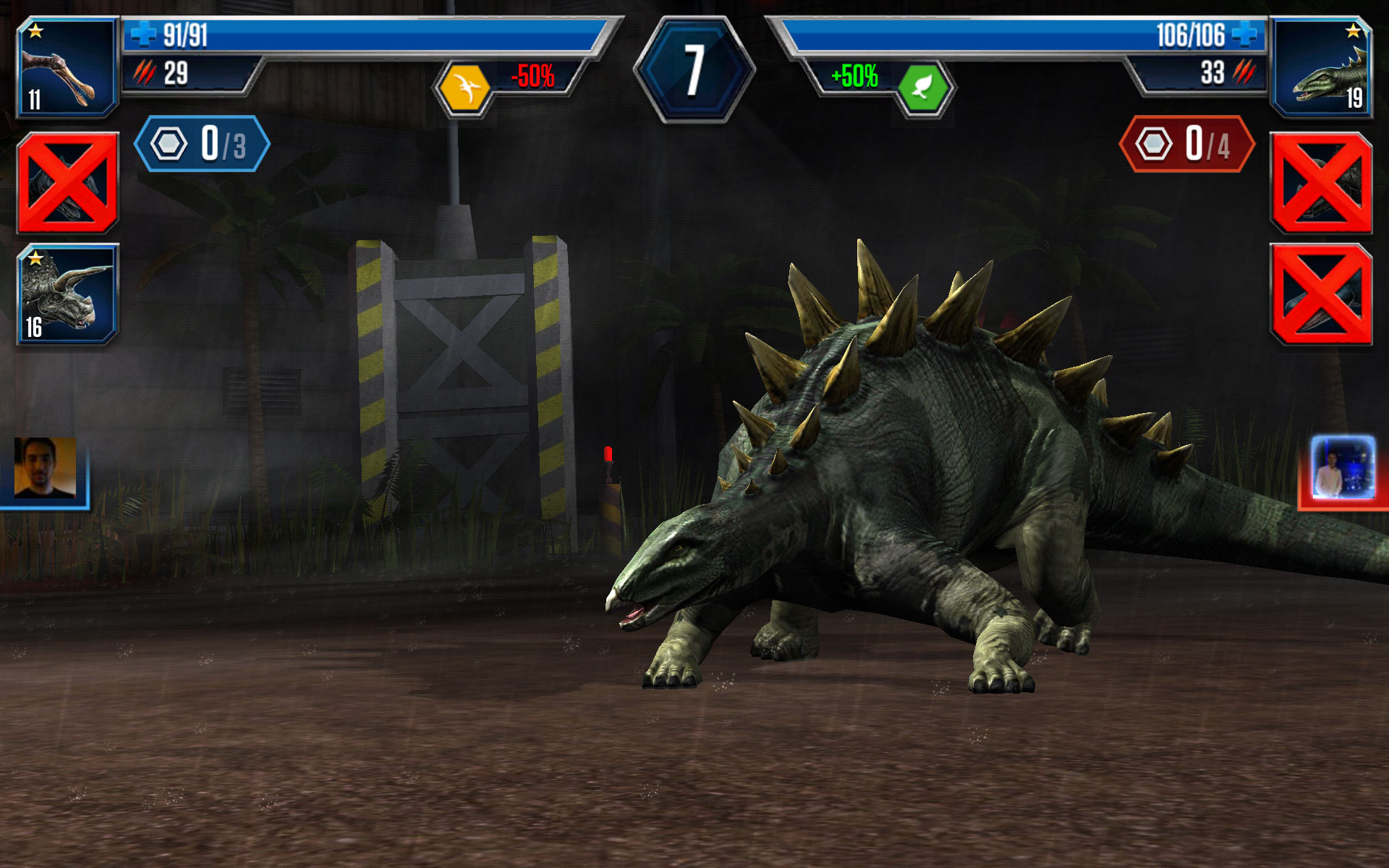Viewport: 1389px width, 868px height.
Task: Click the green leaf herbivore class icon
Action: 922,88
